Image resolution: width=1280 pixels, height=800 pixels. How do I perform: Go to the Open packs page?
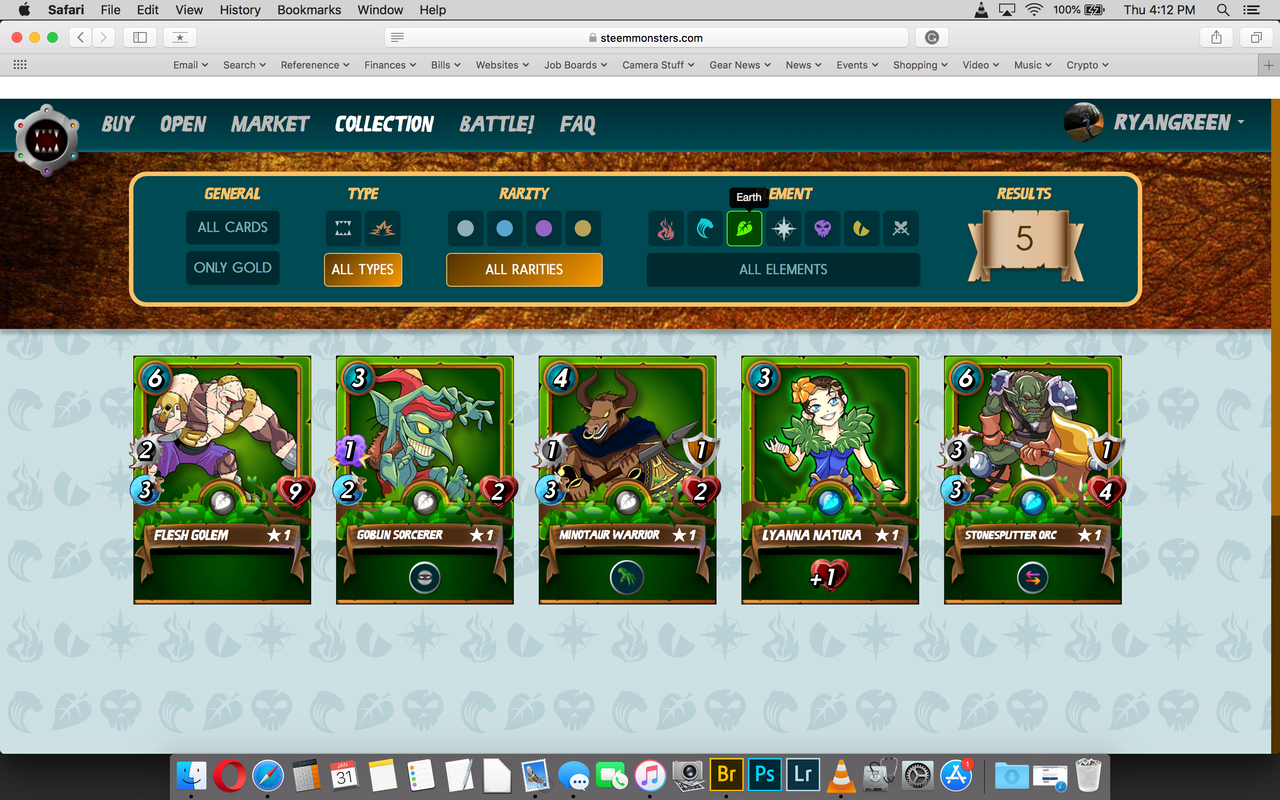tap(183, 124)
